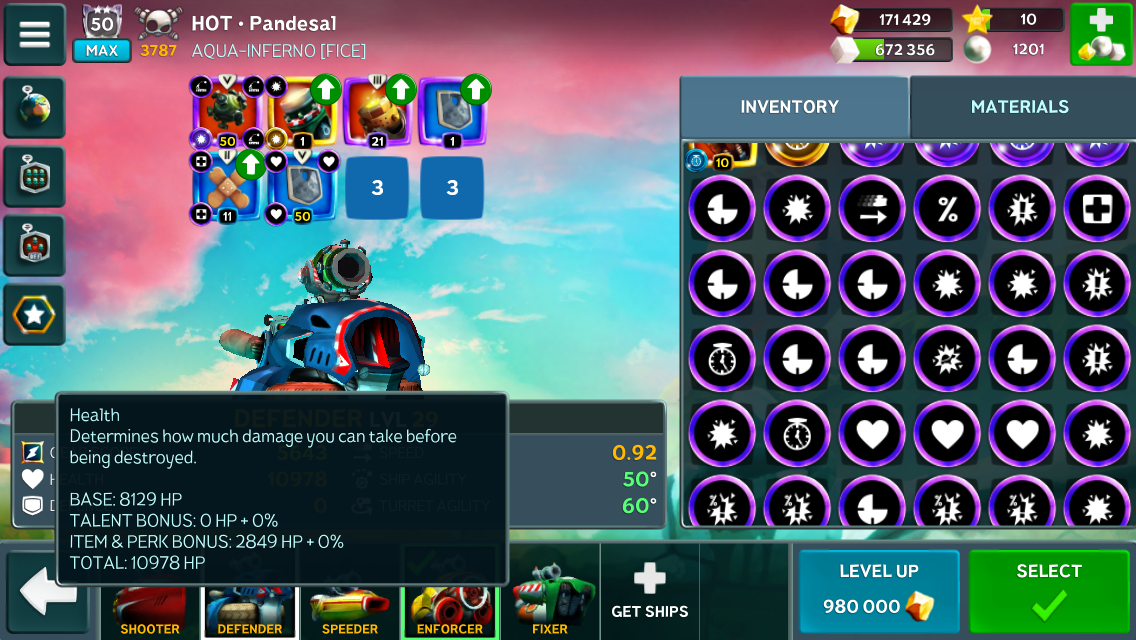Viewport: 1136px width, 640px height.
Task: Open the globe side menu icon
Action: (x=35, y=108)
